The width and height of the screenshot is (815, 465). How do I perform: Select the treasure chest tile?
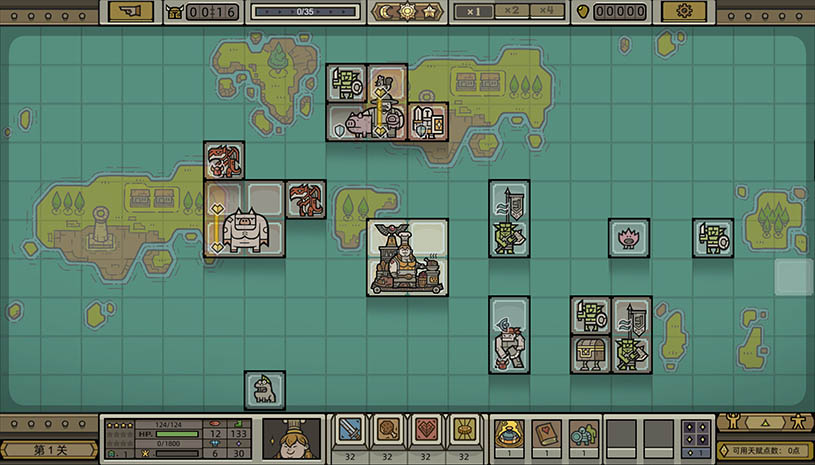coord(590,353)
